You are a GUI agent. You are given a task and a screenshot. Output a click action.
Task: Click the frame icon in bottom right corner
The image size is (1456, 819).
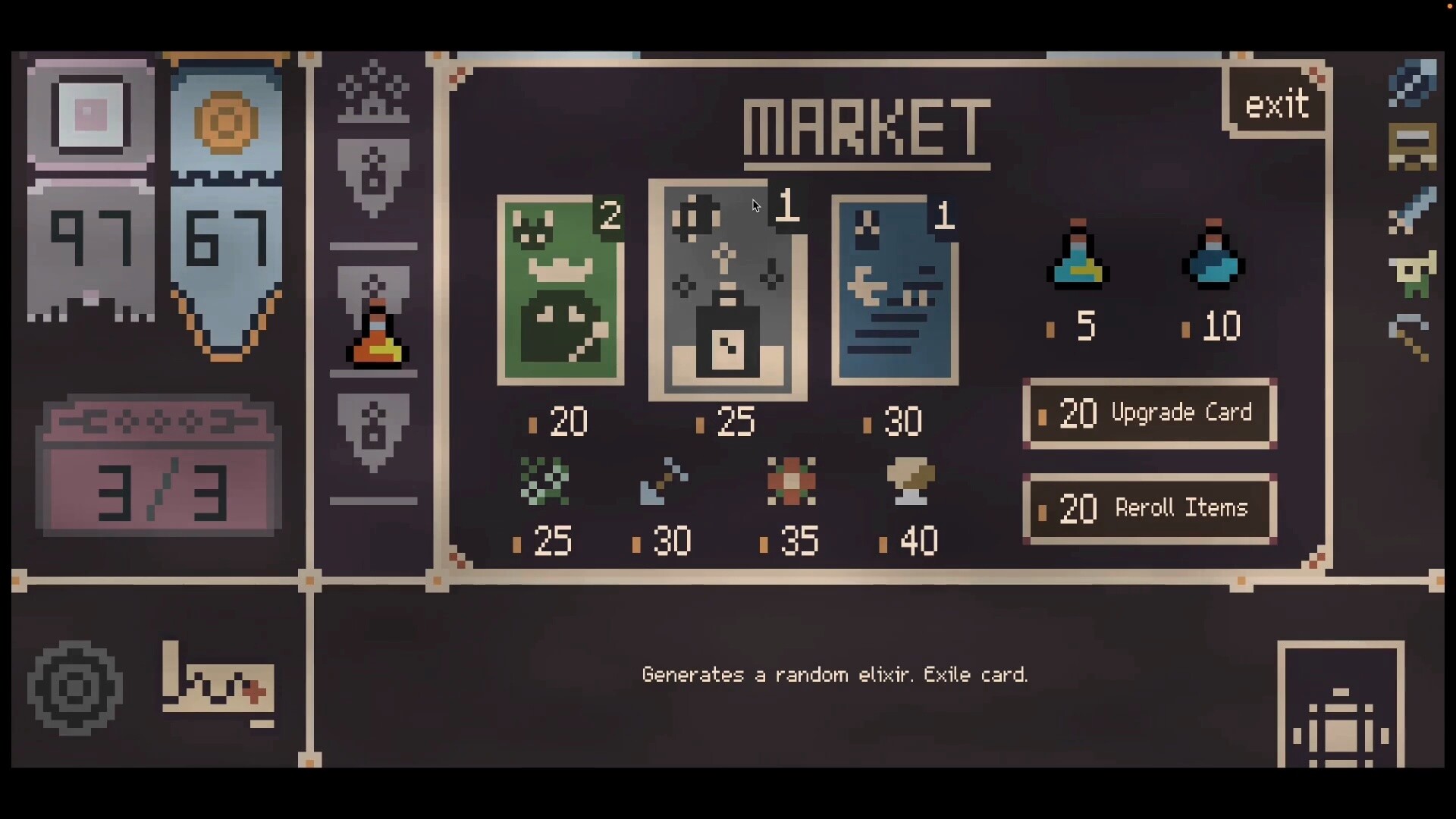tap(1341, 717)
